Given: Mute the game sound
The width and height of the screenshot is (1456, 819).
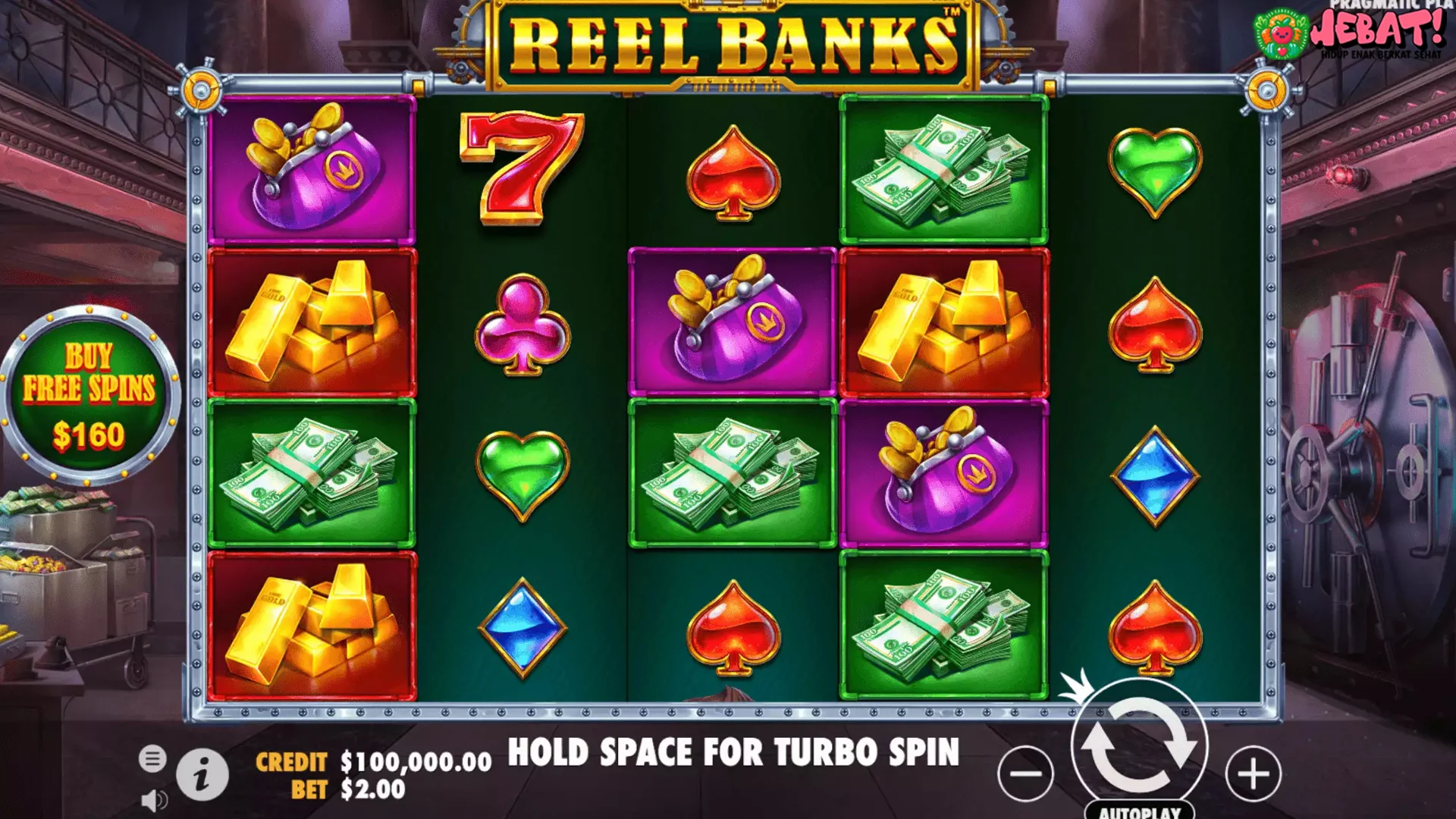Looking at the screenshot, I should 156,800.
